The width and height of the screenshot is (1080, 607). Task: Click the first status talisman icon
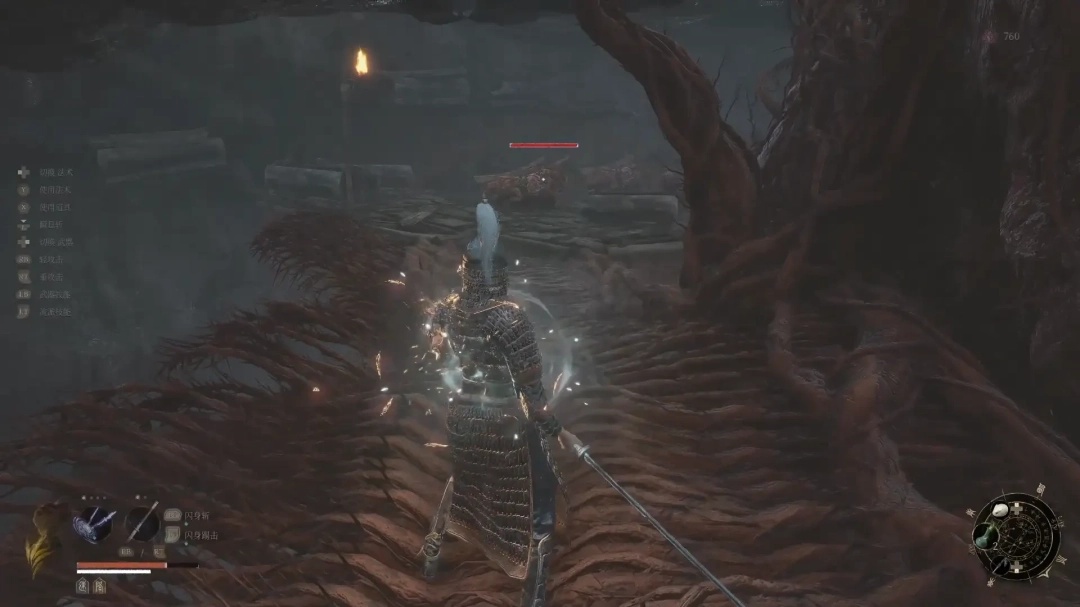pos(84,586)
